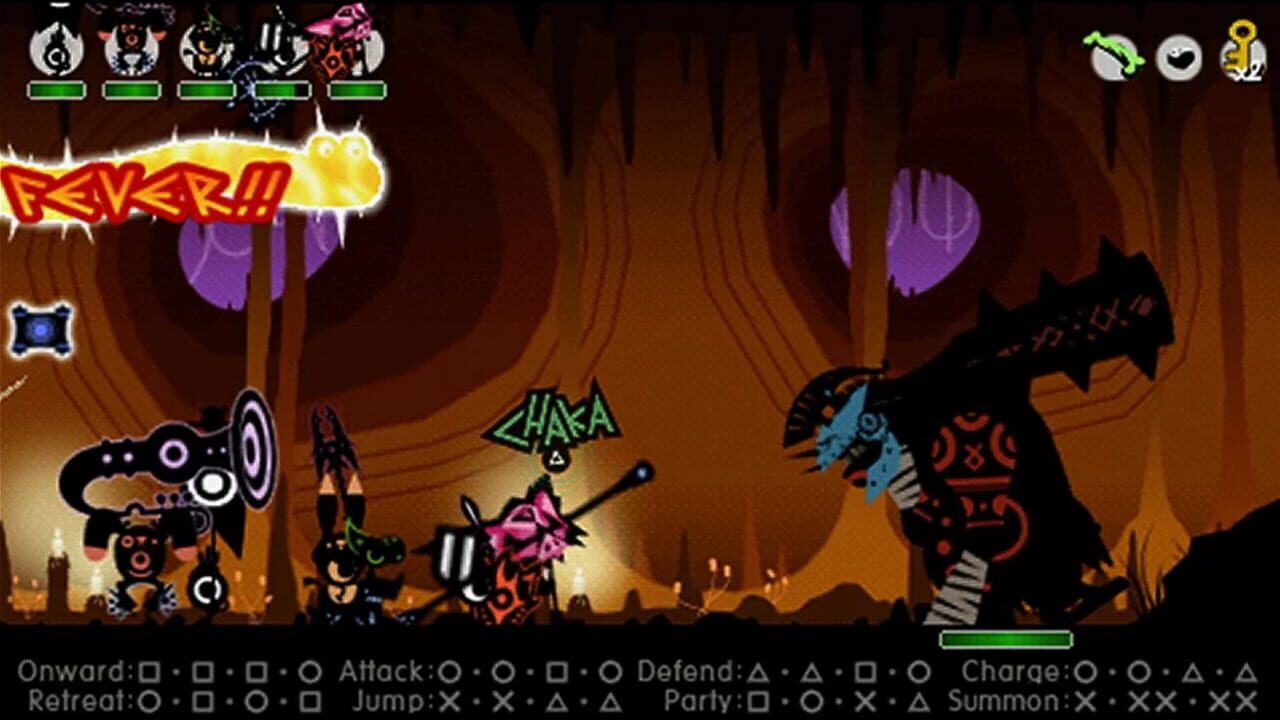Viewport: 1280px width, 720px height.
Task: Click the blue miracle item box
Action: pos(42,330)
